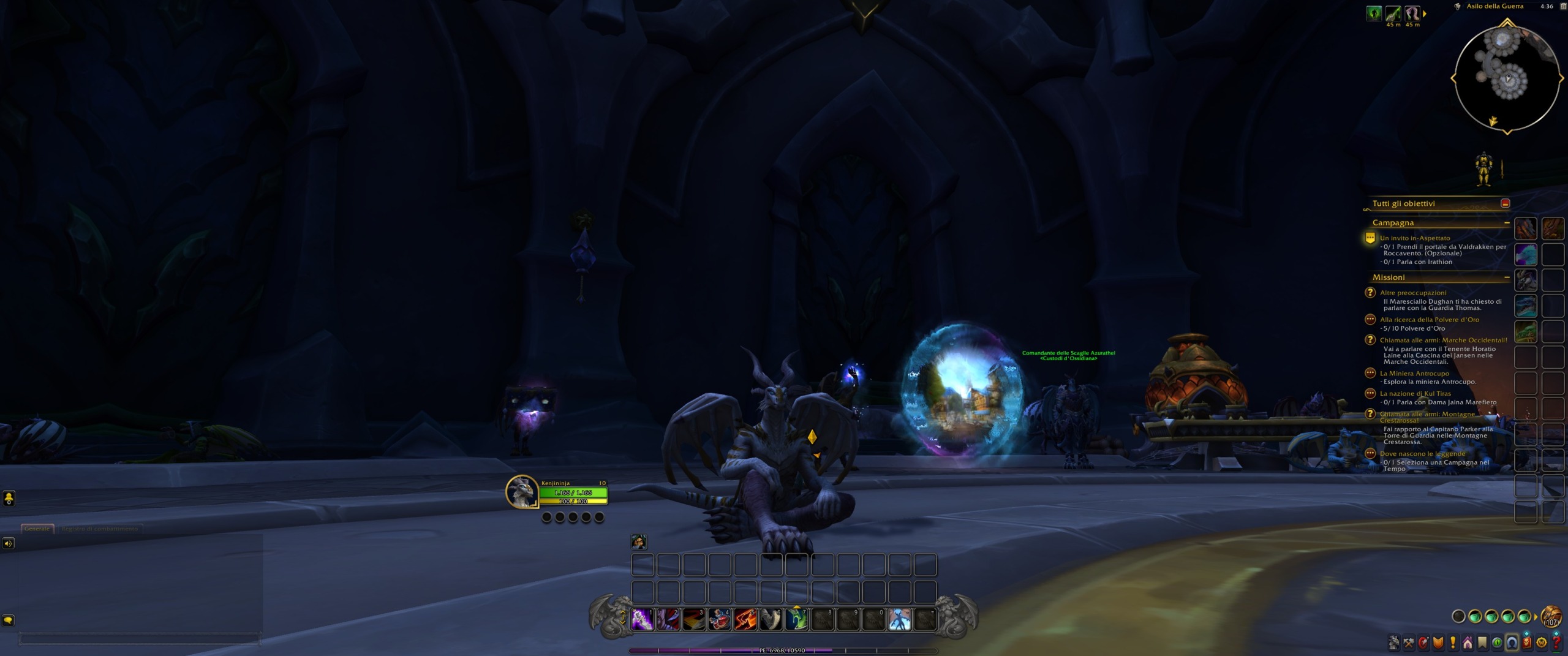The height and width of the screenshot is (656, 1568).
Task: Click the Kenjininja player portrait
Action: 522,491
